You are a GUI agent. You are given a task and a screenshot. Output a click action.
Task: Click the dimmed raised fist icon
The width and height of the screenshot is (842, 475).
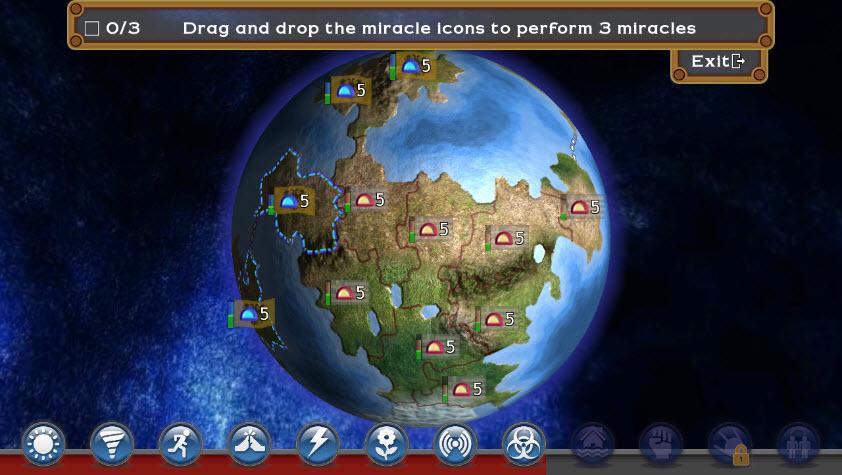[x=661, y=443]
